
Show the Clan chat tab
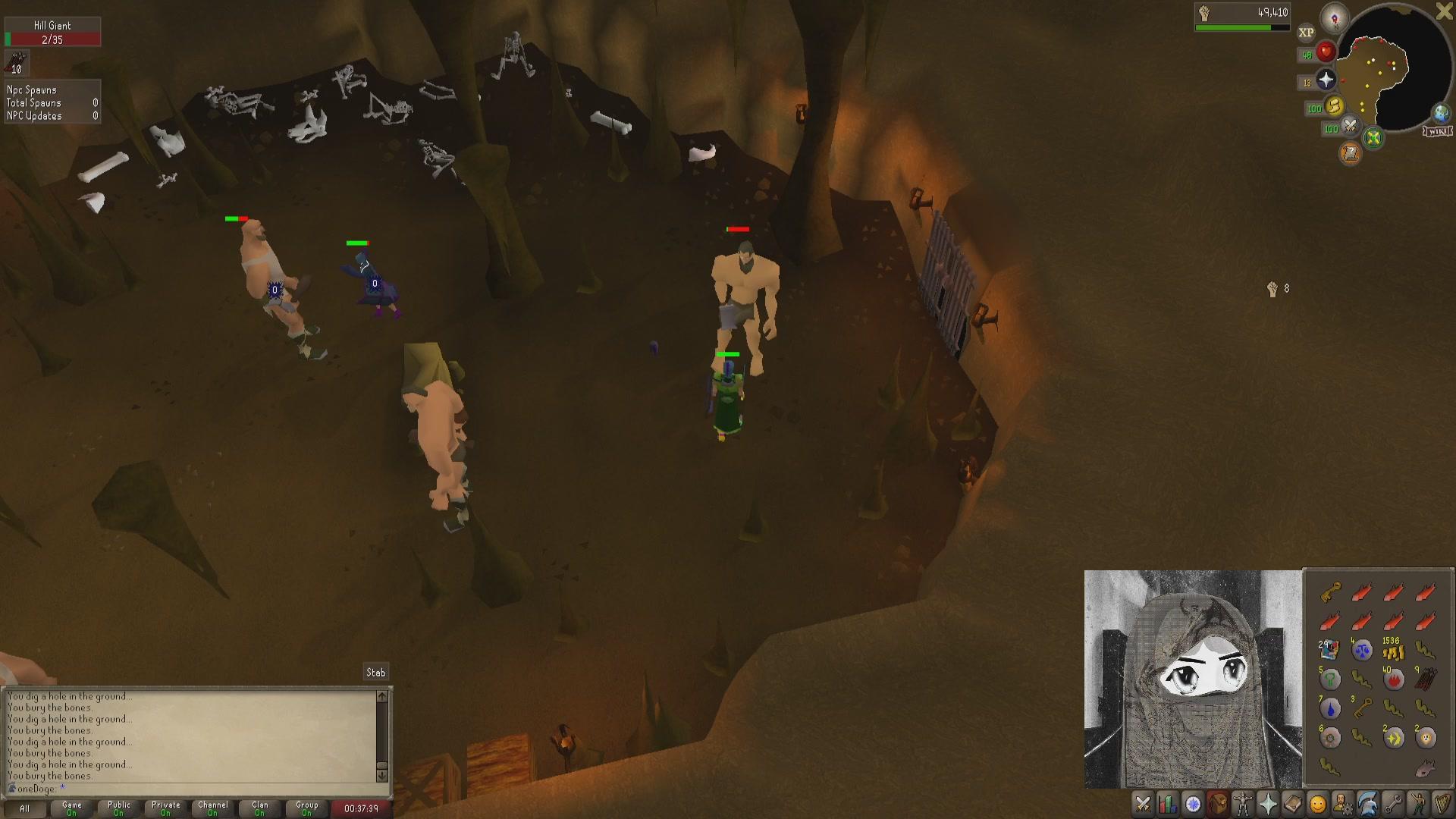[x=259, y=808]
